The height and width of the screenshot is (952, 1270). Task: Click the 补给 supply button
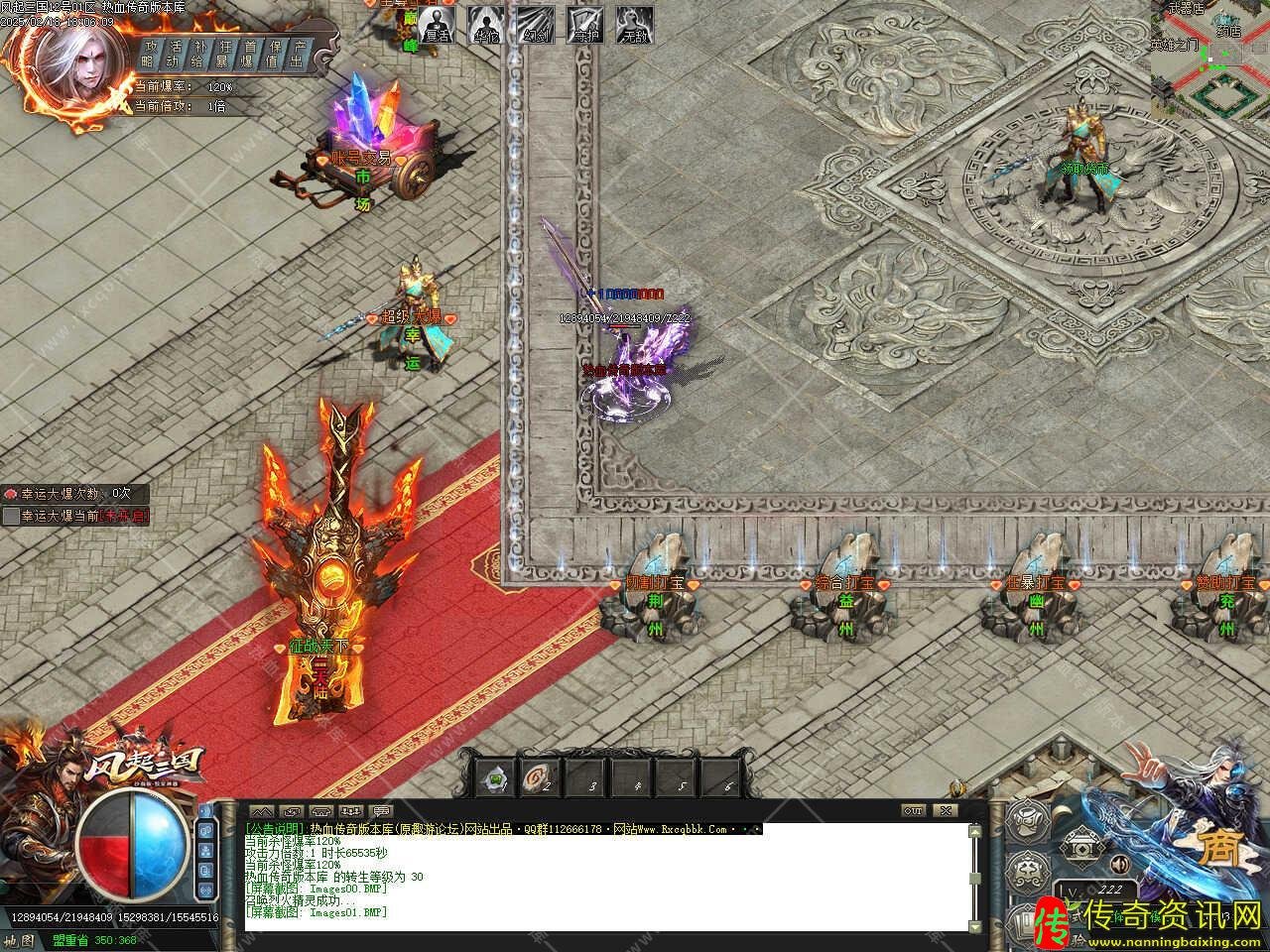(200, 54)
